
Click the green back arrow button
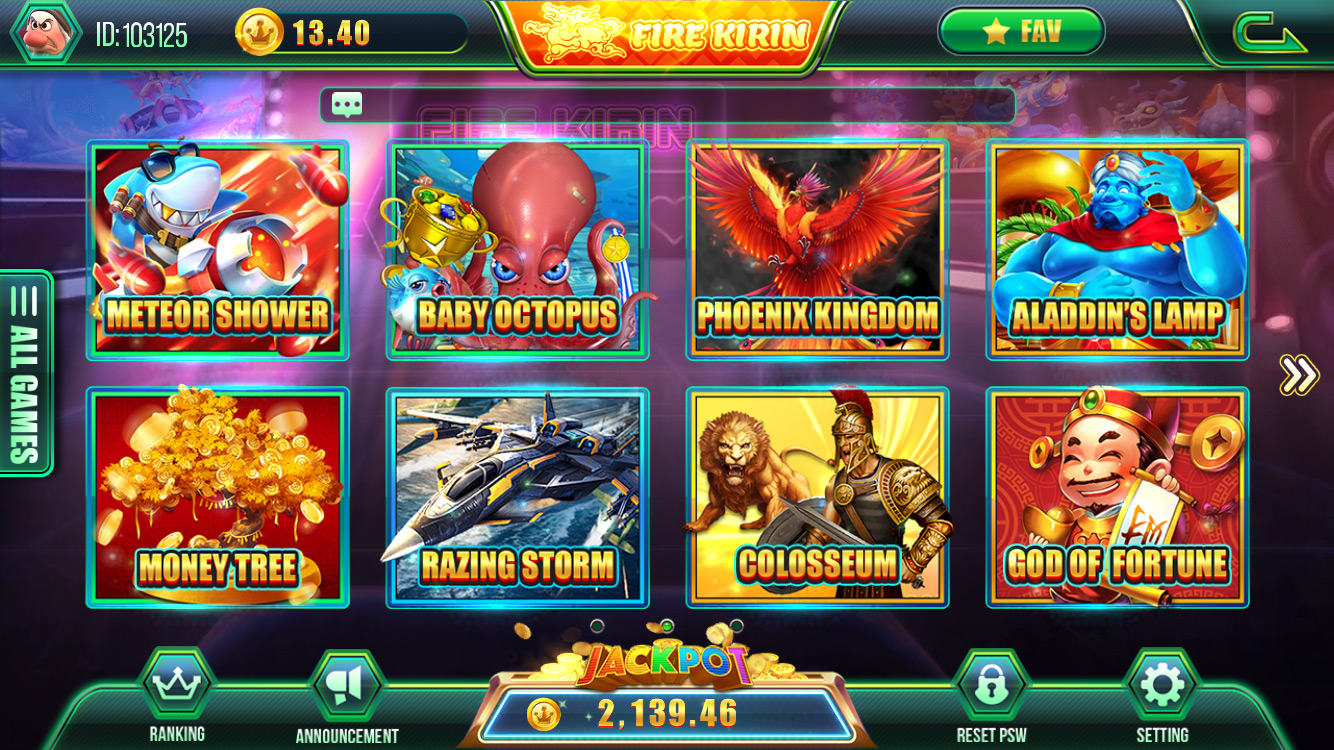click(x=1269, y=33)
